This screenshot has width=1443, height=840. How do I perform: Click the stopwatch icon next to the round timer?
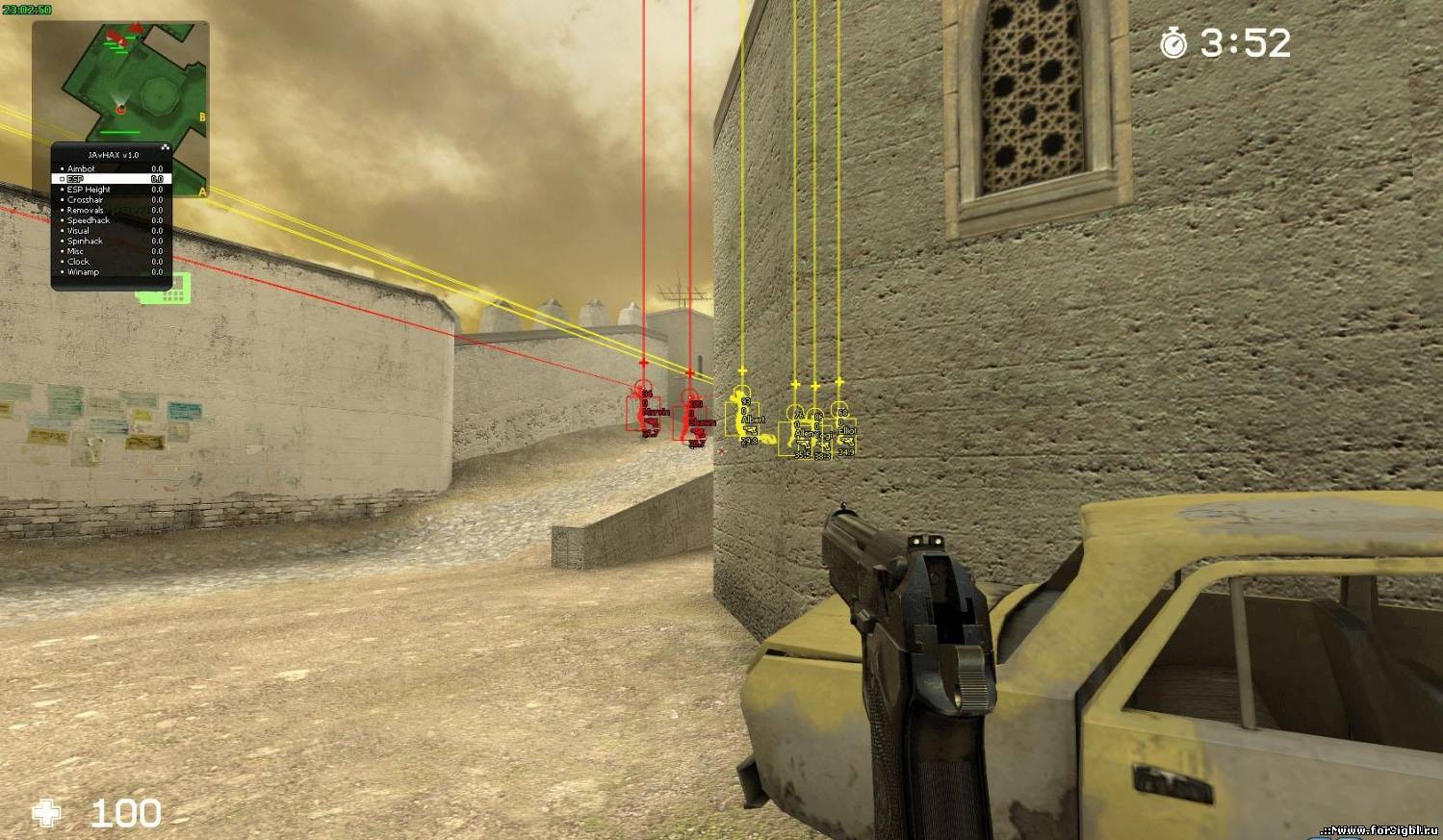(x=1172, y=42)
